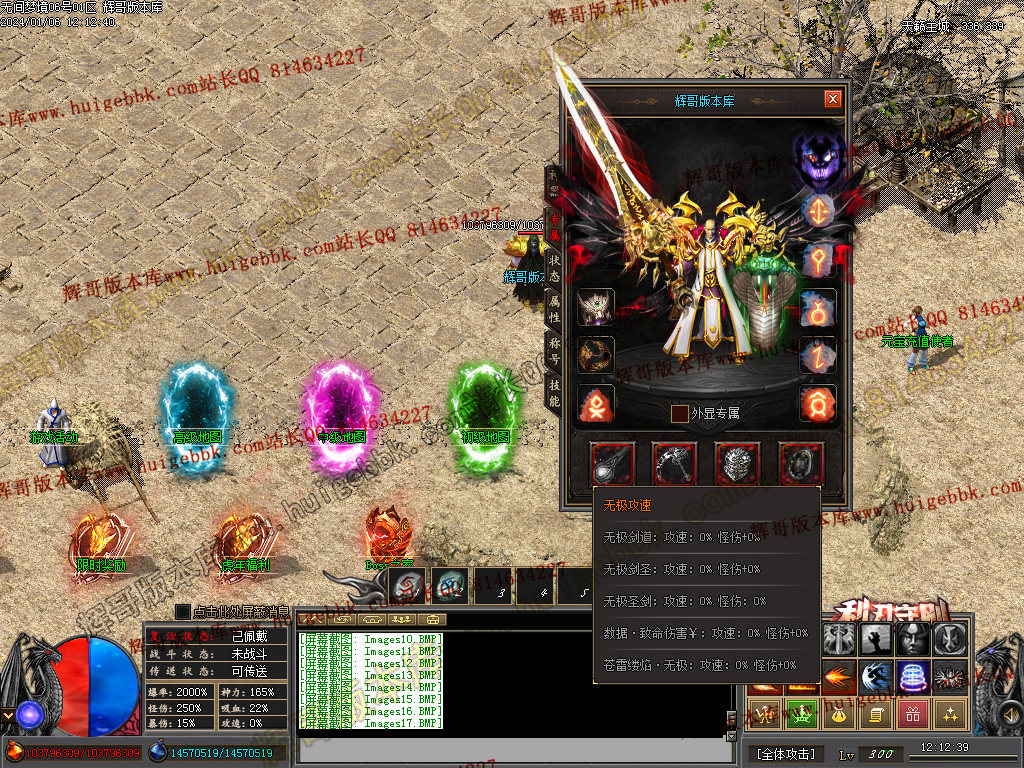This screenshot has width=1024, height=768.
Task: Activate the blue magic shield ring skill
Action: 913,677
